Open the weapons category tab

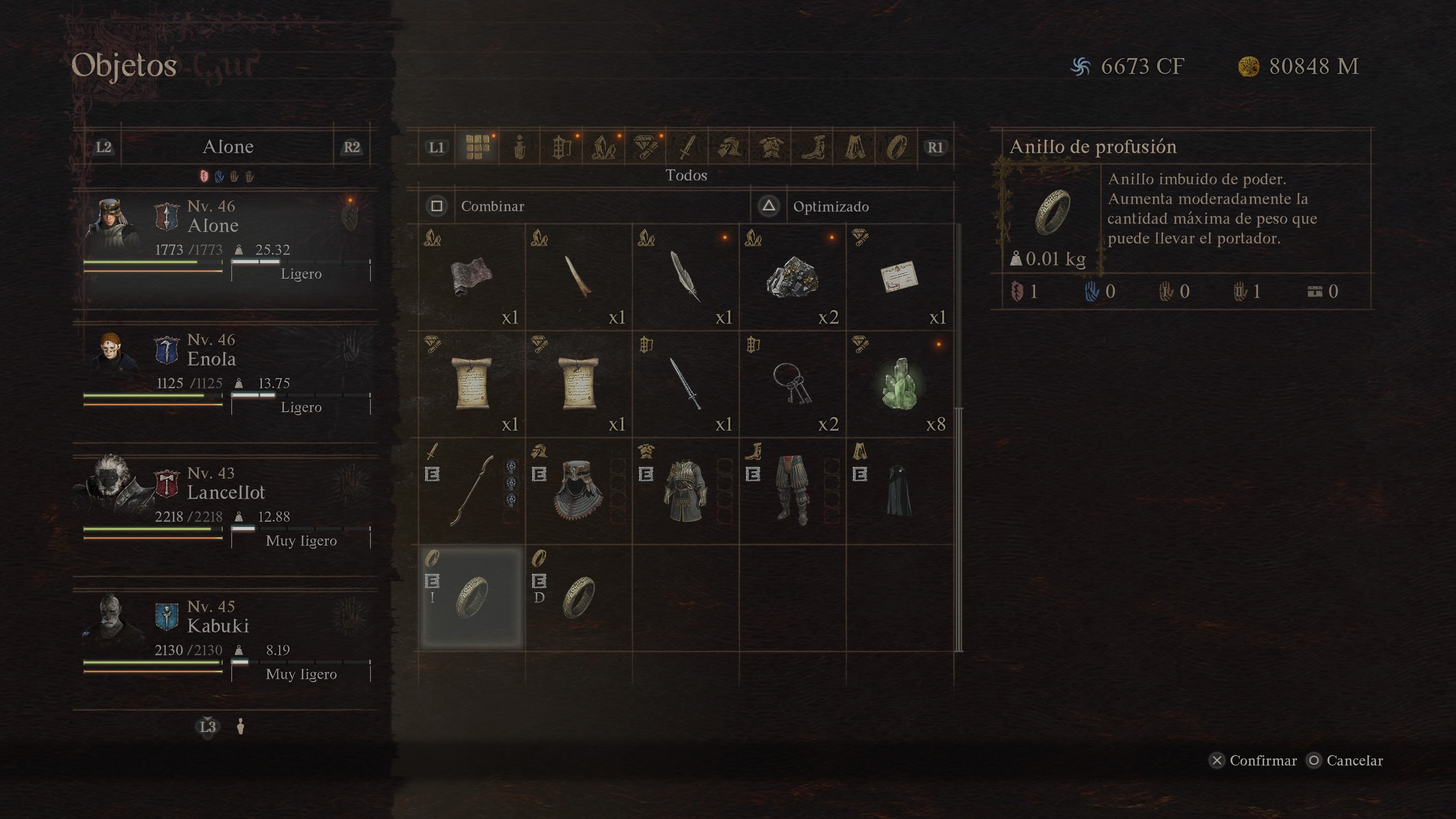[x=687, y=147]
